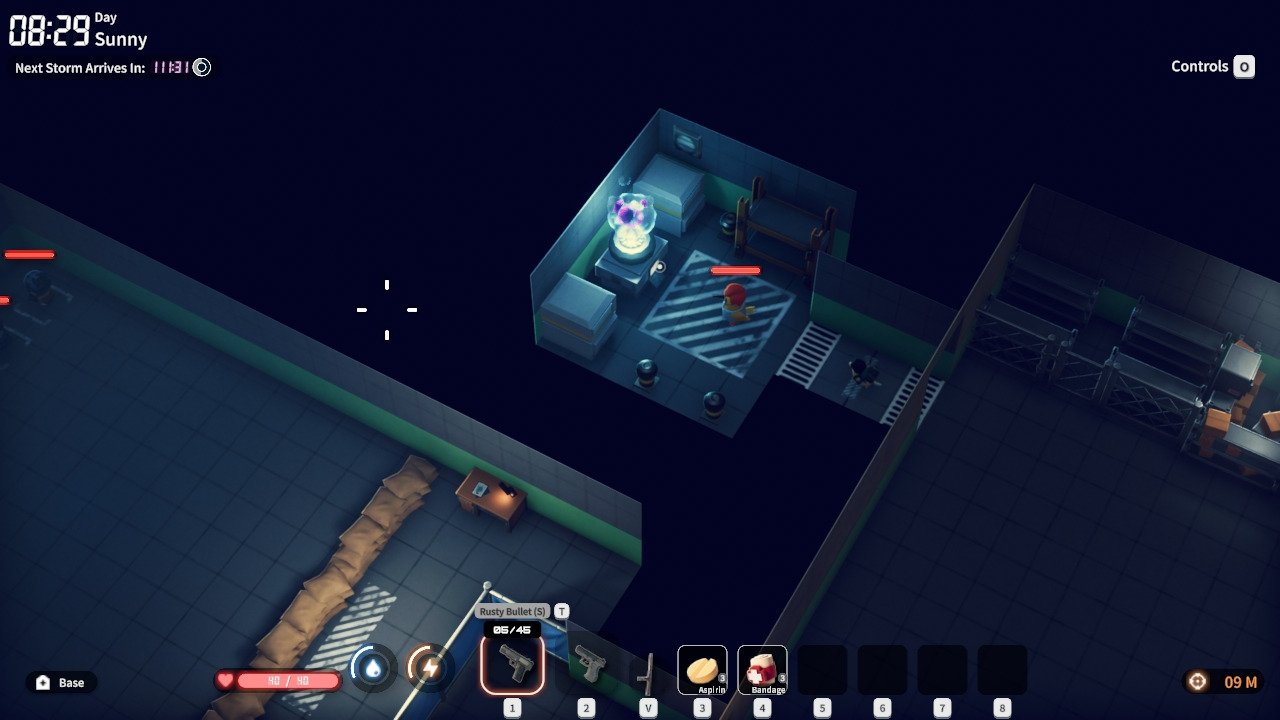The width and height of the screenshot is (1280, 720).
Task: Click the lightning bolt energy icon
Action: (x=430, y=668)
